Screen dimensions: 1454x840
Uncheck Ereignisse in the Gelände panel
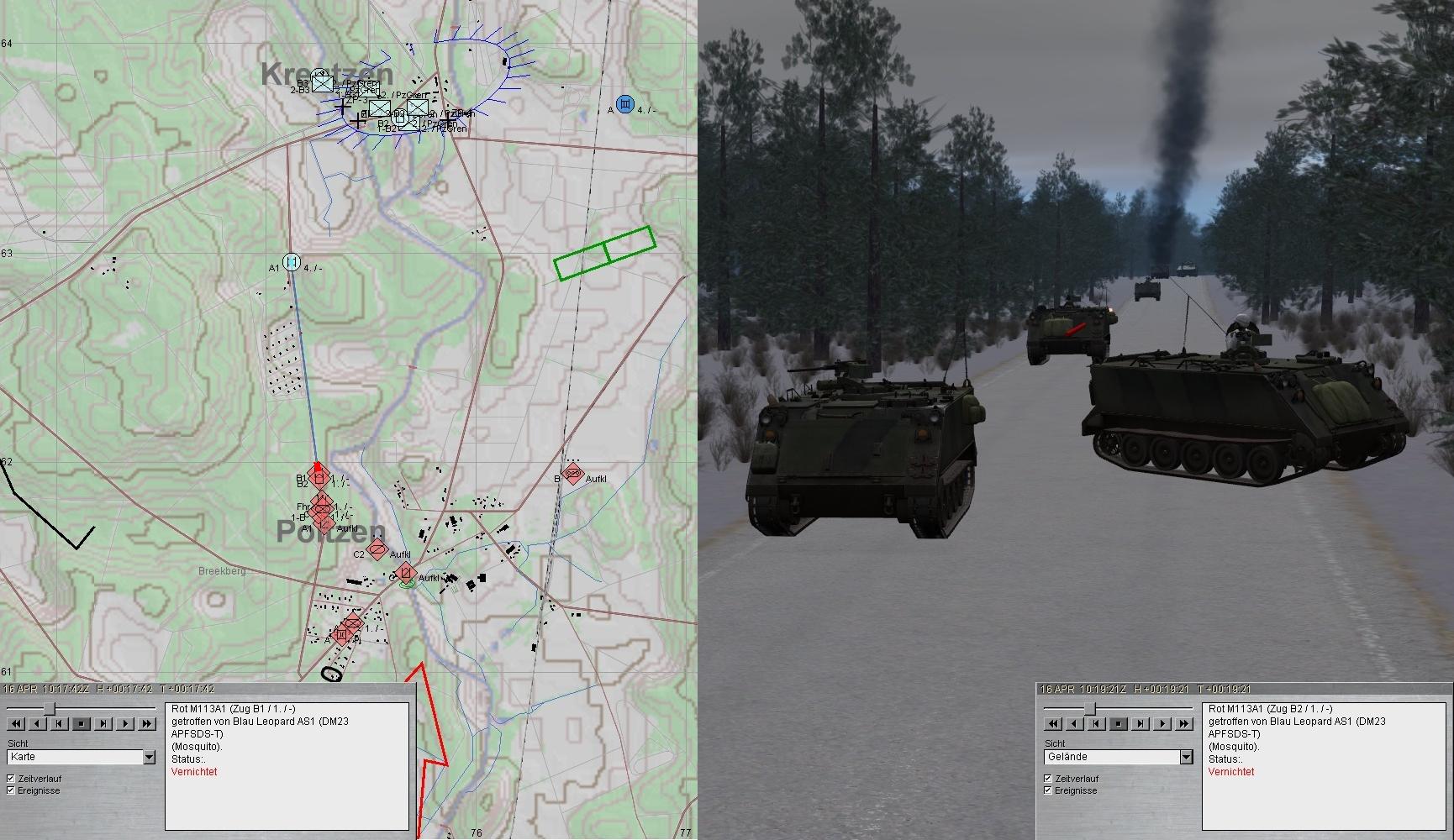pyautogui.click(x=1048, y=790)
